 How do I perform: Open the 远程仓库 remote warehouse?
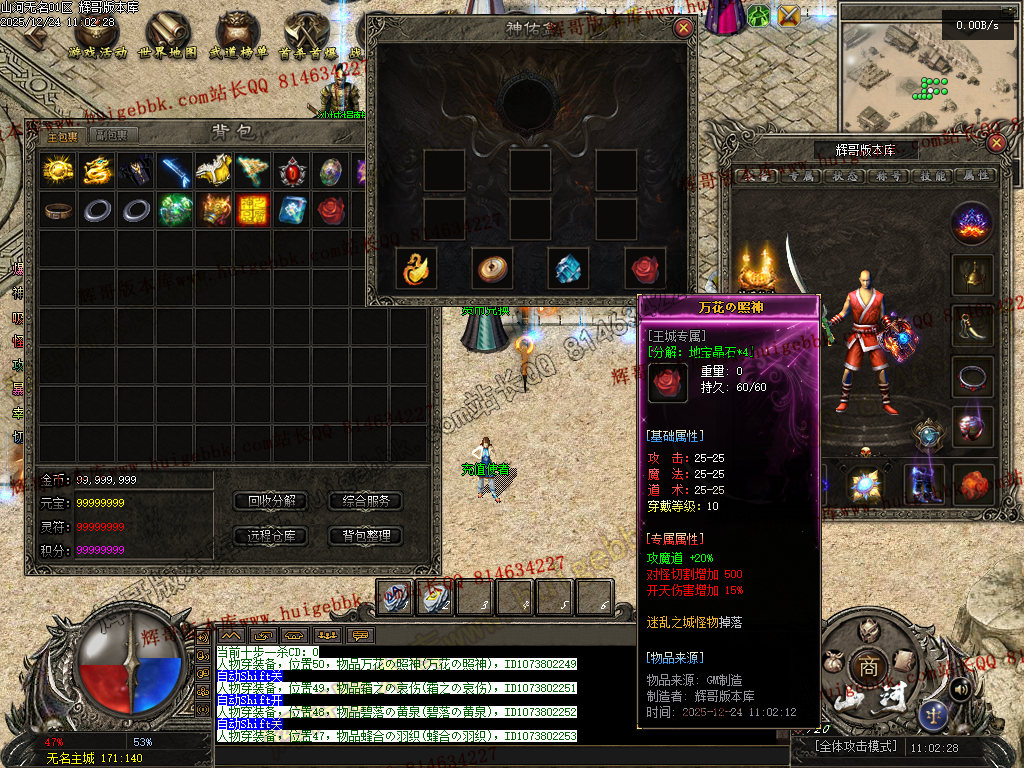[x=271, y=536]
